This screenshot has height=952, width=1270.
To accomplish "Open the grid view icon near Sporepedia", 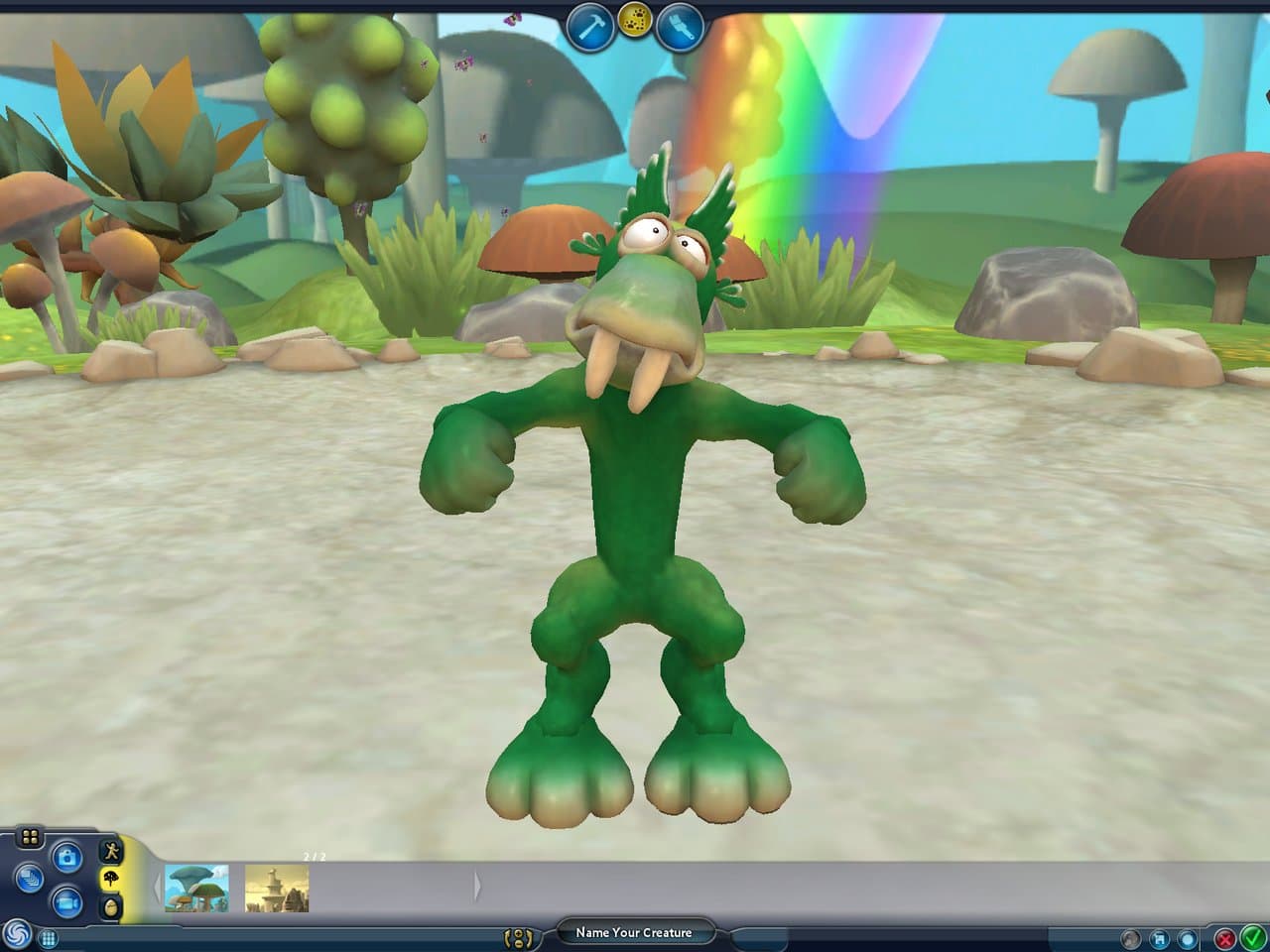I will (48, 938).
